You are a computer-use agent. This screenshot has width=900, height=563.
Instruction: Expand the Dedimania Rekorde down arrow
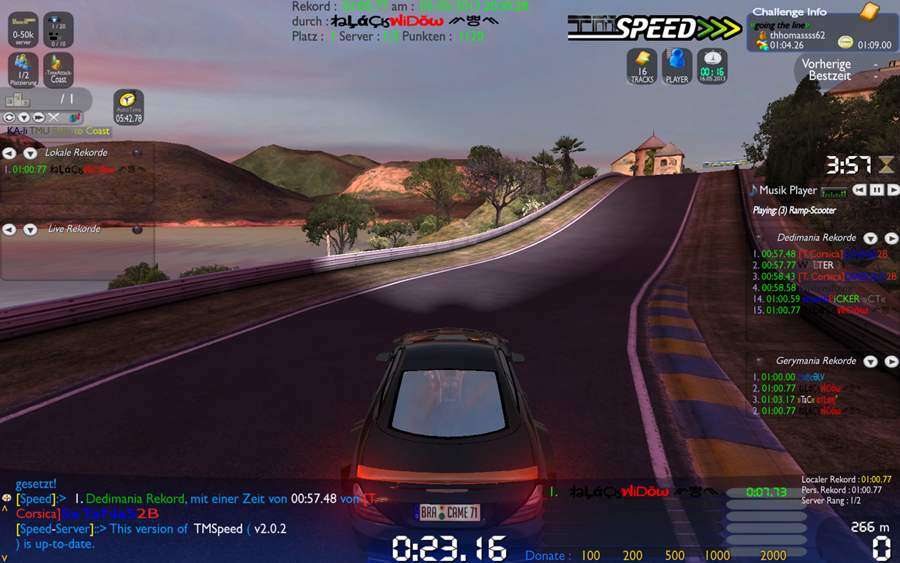pos(870,238)
